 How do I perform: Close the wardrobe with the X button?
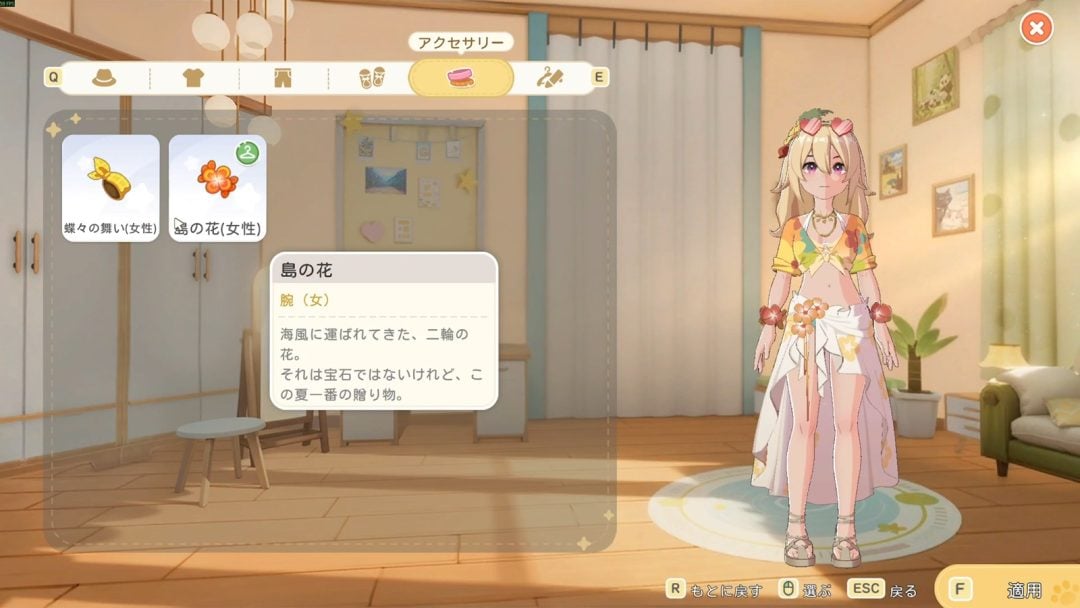pos(1036,28)
